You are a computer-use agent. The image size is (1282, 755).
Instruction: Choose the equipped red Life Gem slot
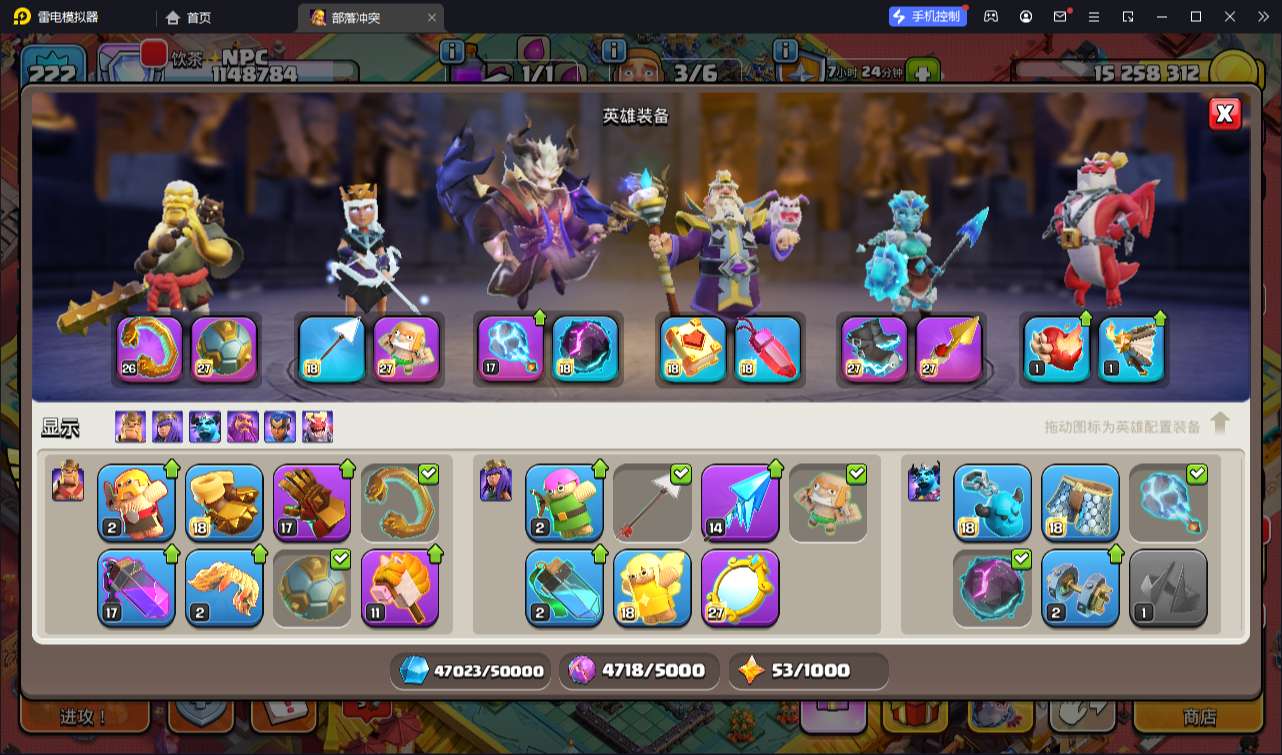[x=768, y=349]
